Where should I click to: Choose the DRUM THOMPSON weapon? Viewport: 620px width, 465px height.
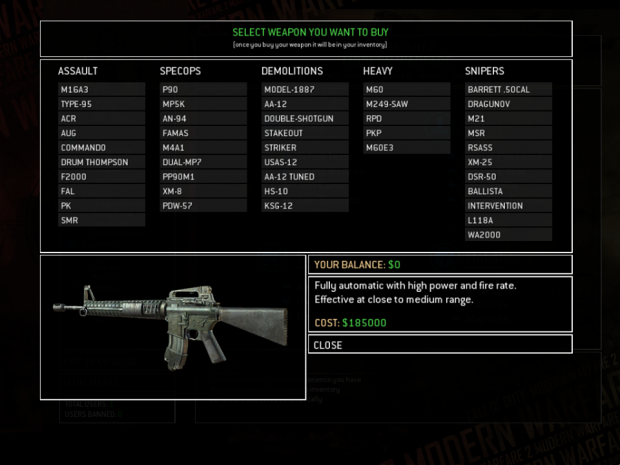(x=101, y=162)
